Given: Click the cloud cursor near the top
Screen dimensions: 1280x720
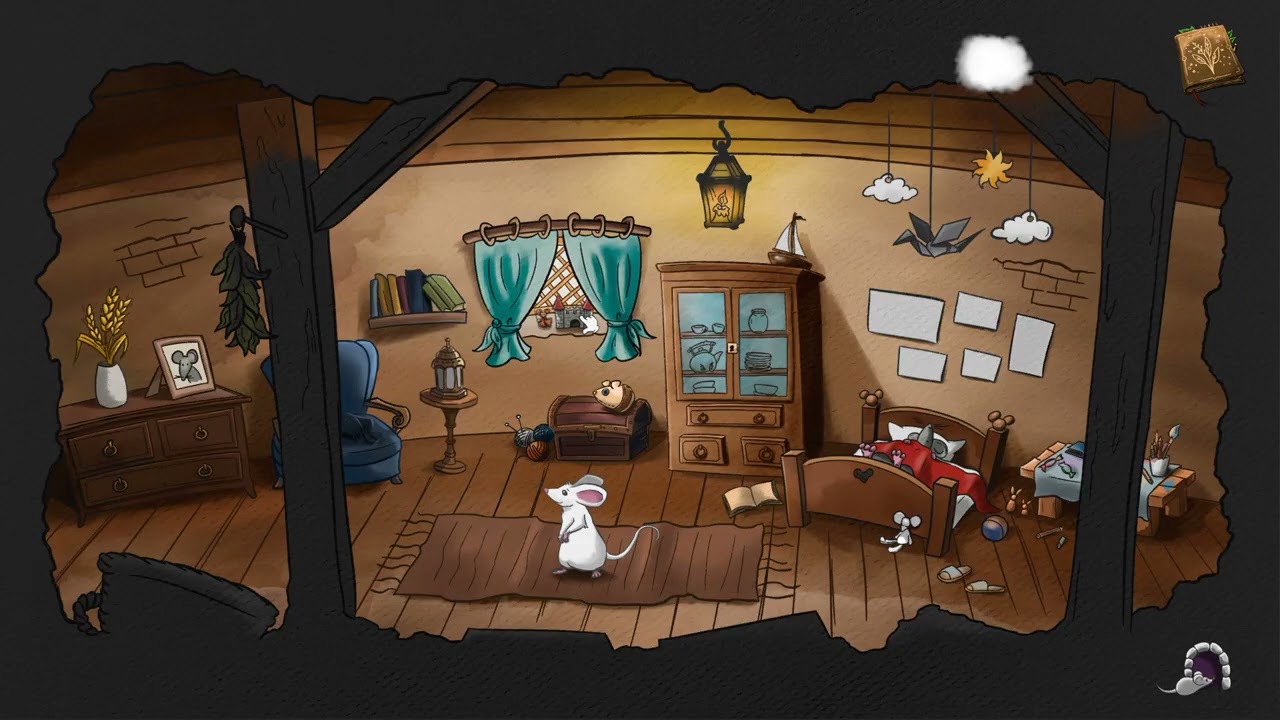Looking at the screenshot, I should pyautogui.click(x=991, y=60).
